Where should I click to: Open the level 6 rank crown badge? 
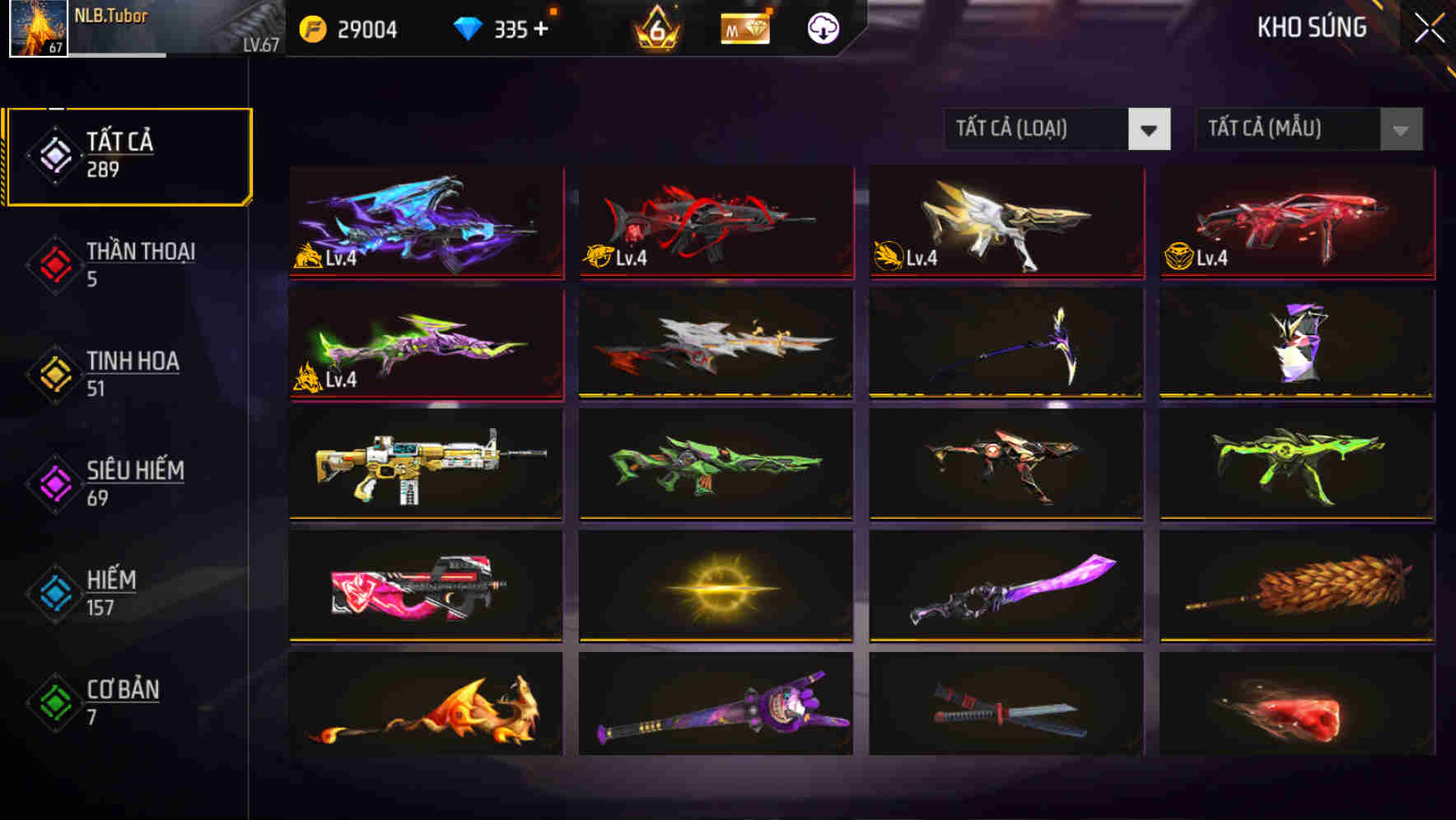click(655, 29)
